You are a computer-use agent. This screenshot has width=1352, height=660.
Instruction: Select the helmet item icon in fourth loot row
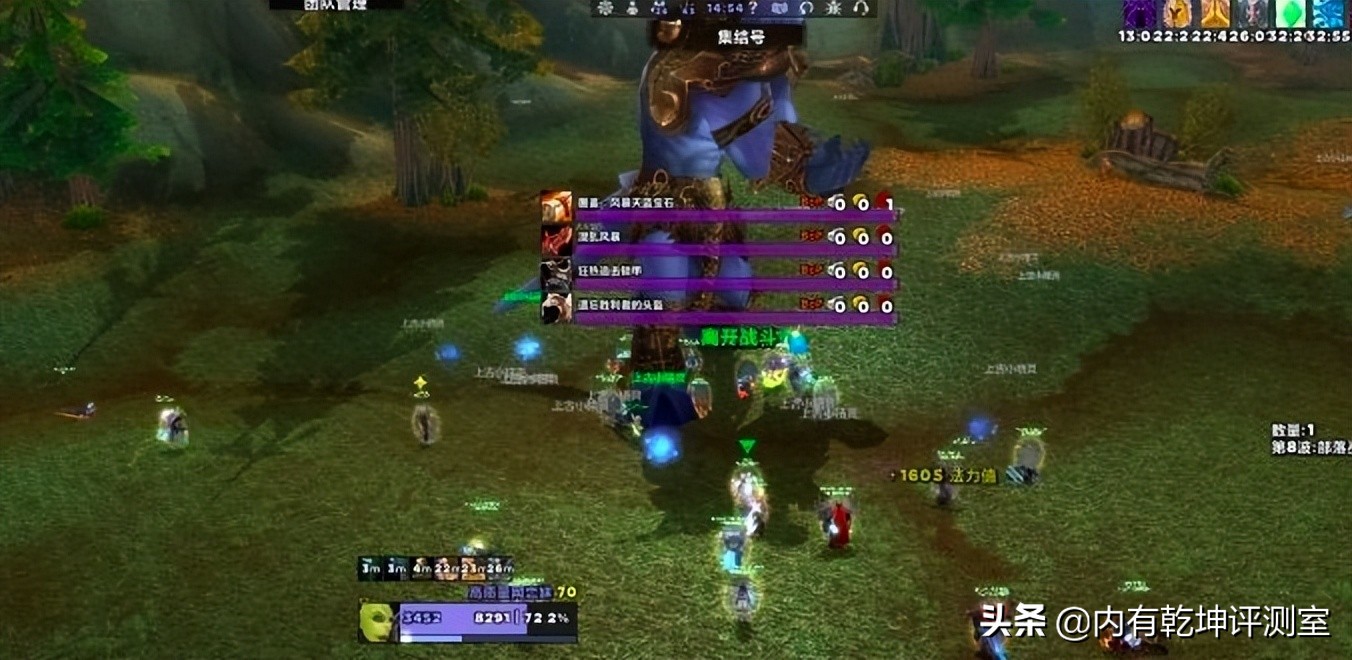[557, 308]
